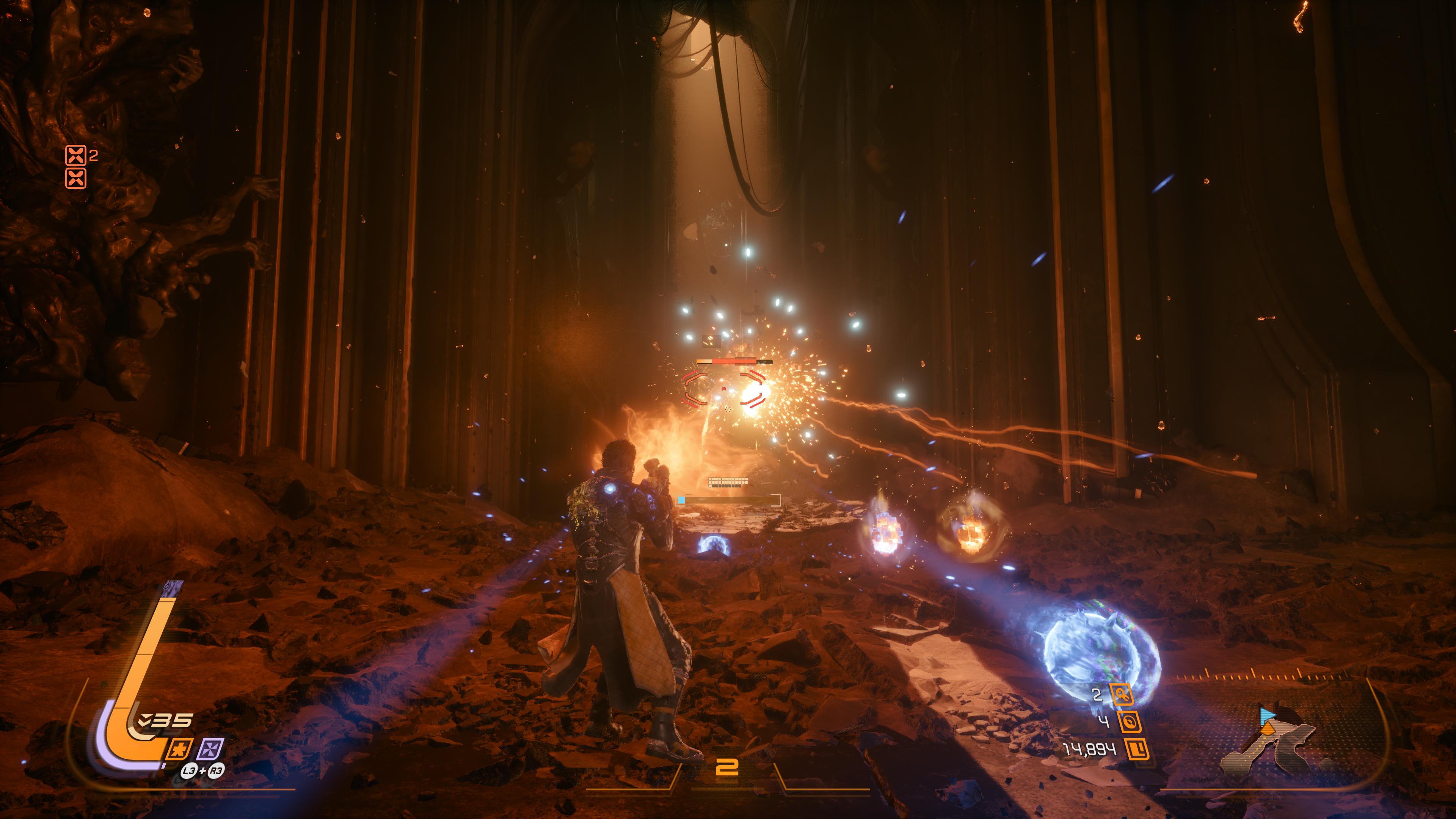Inspect the X status icon with stack 2
Image resolution: width=1456 pixels, height=819 pixels.
pos(76,155)
